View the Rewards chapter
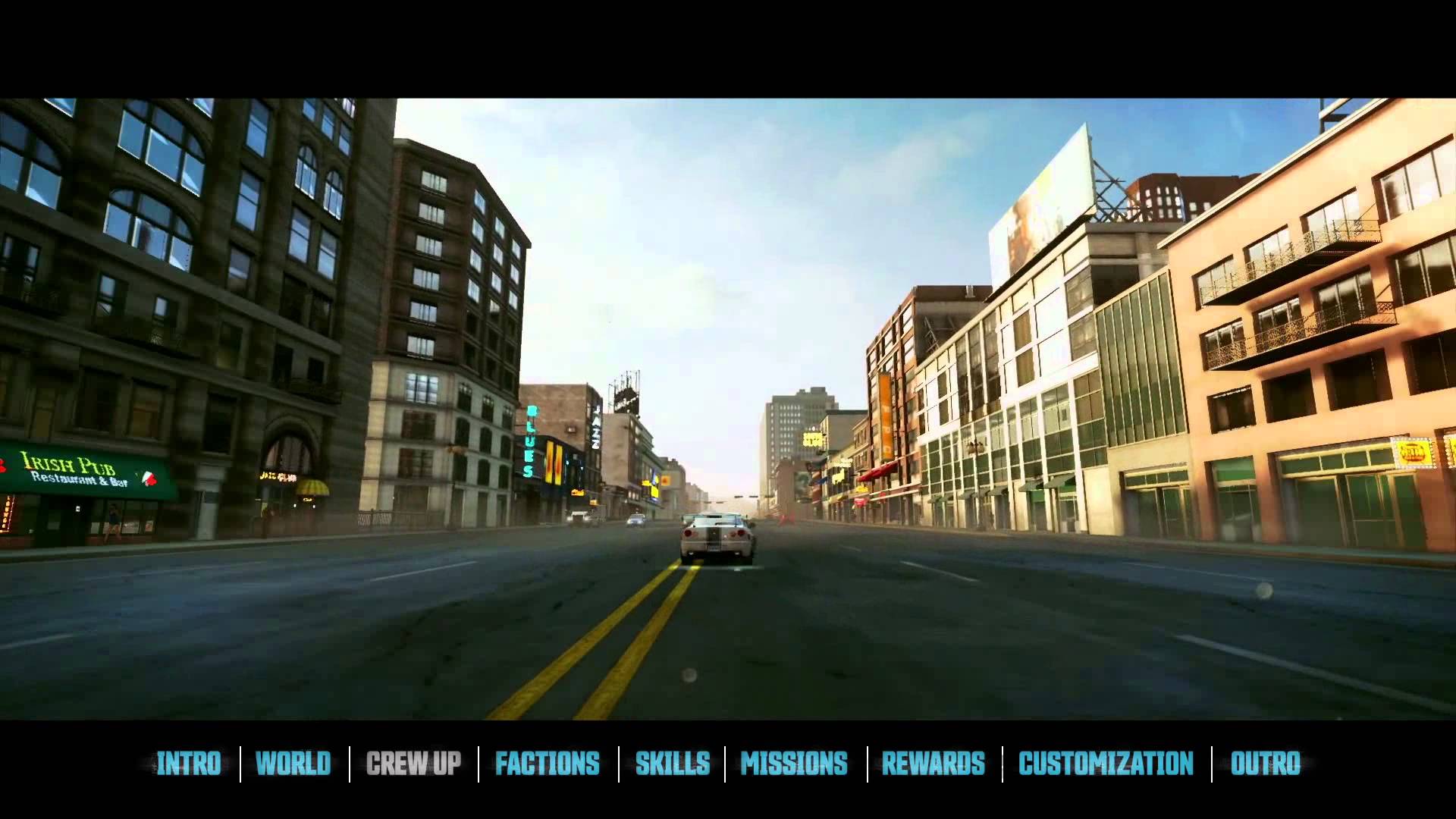Image resolution: width=1456 pixels, height=819 pixels. click(x=934, y=764)
